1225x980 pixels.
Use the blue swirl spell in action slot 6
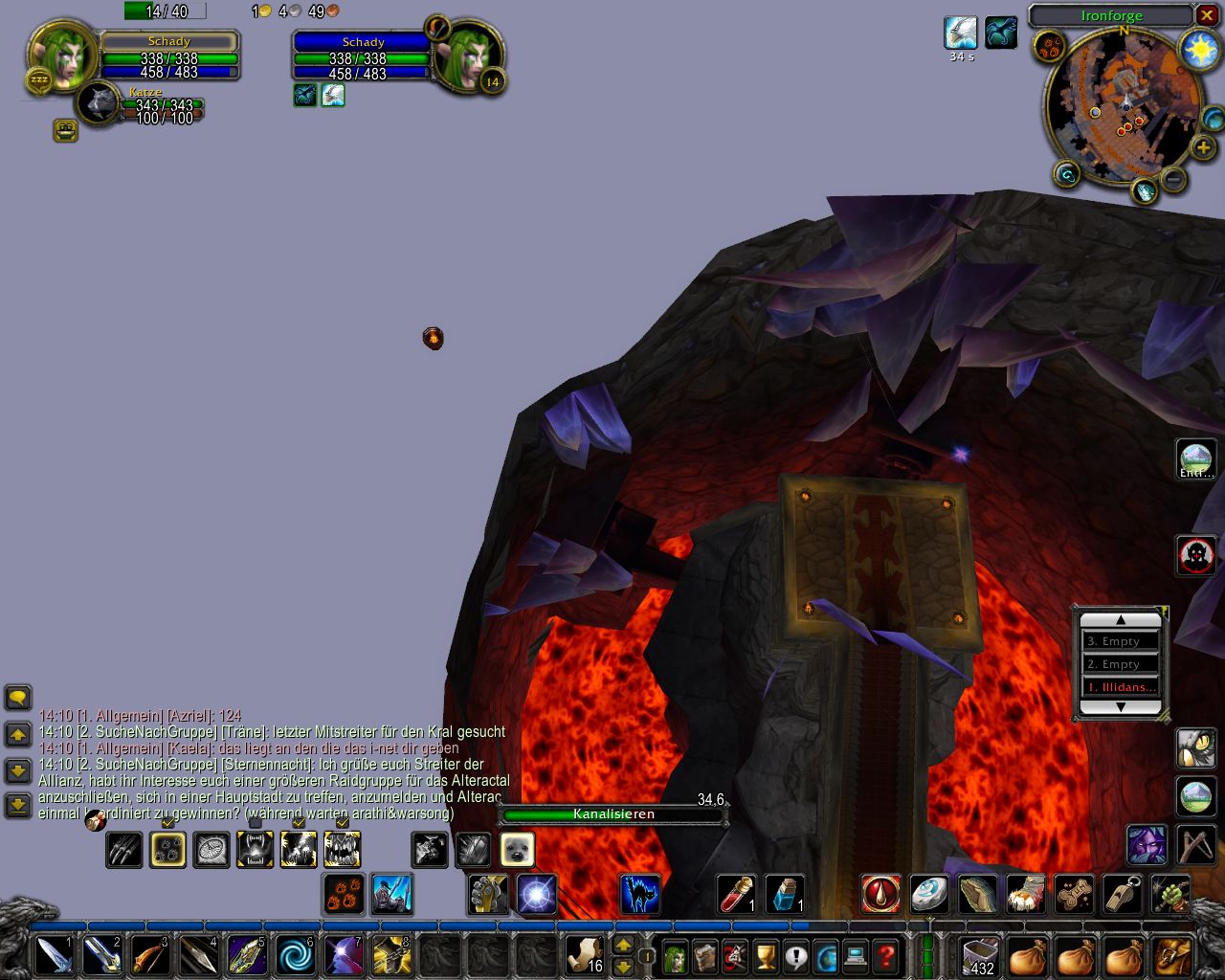coord(293,954)
